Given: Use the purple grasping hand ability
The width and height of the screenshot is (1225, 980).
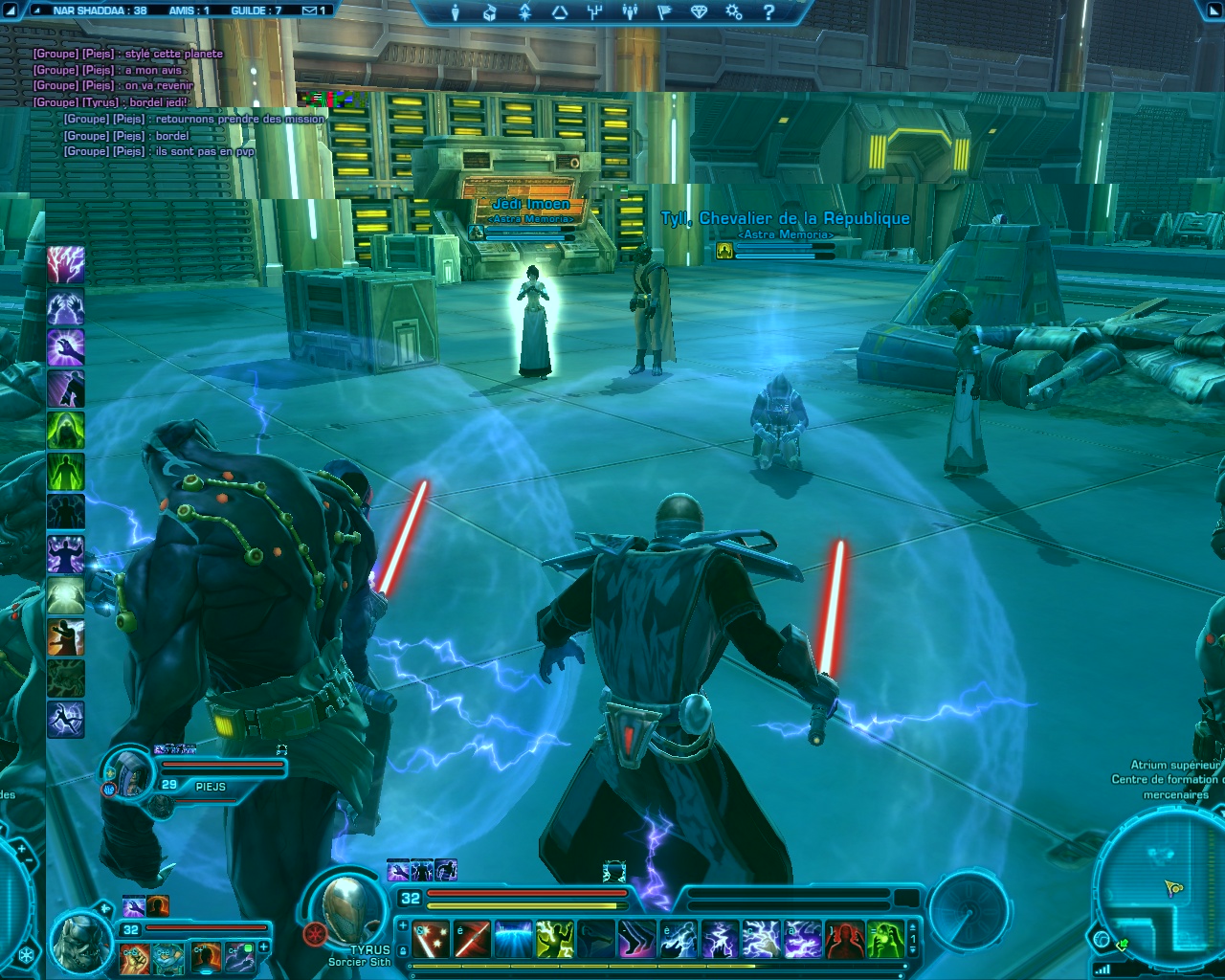Looking at the screenshot, I should point(66,347).
